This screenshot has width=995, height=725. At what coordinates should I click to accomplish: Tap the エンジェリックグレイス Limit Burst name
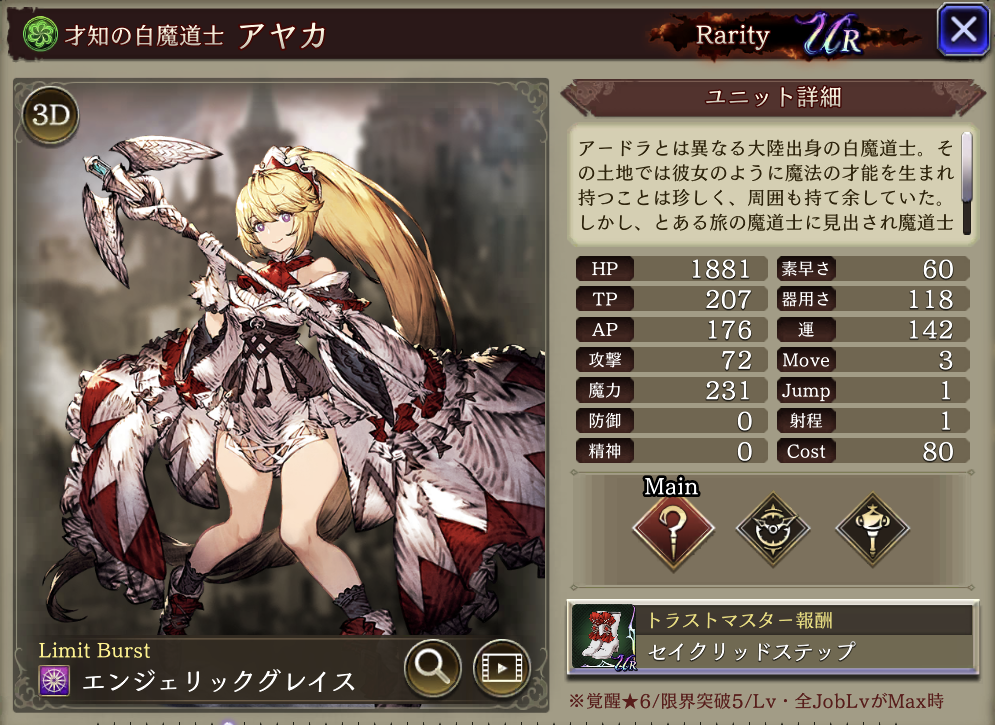coord(218,682)
